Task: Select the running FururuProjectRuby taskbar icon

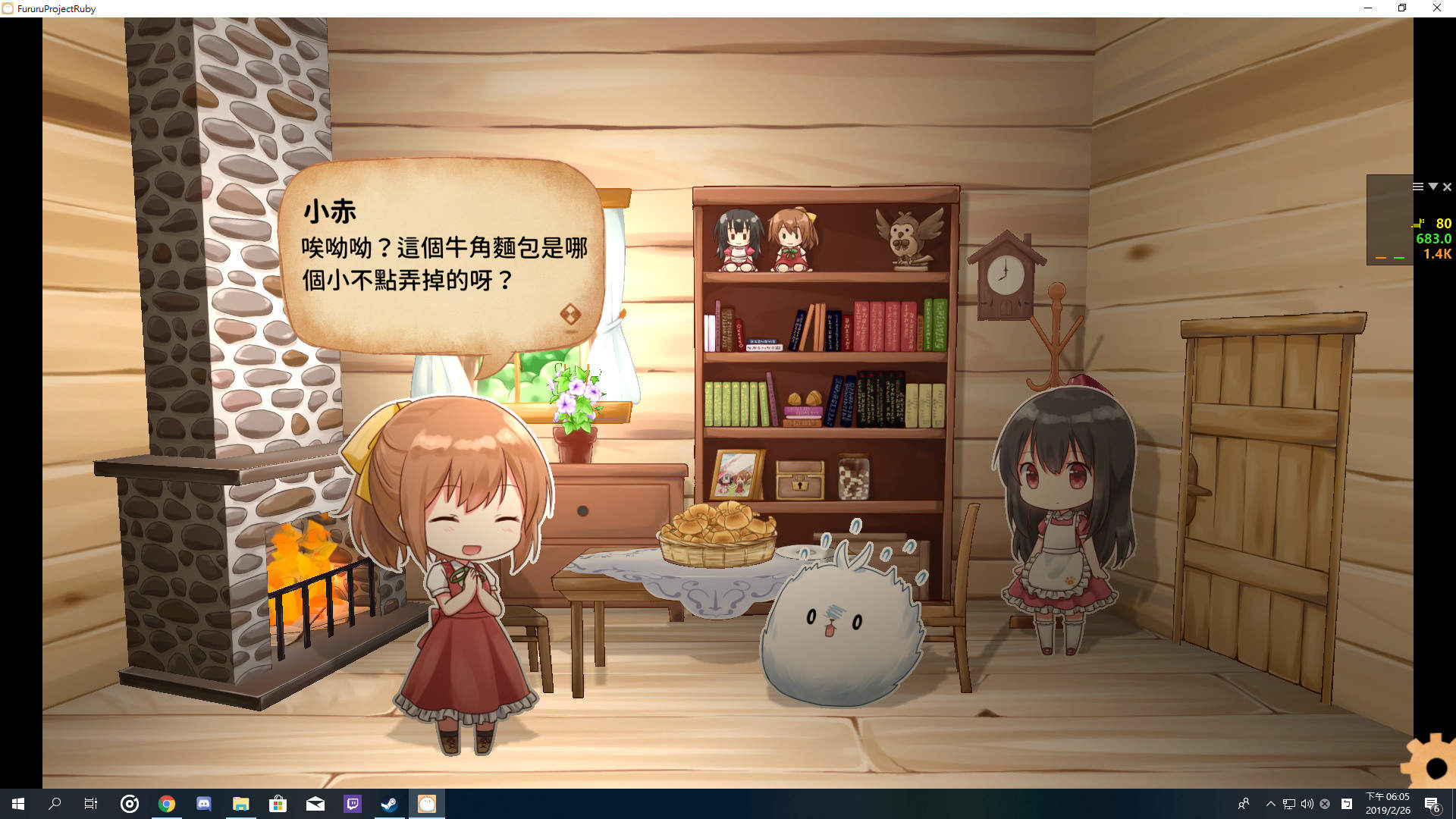Action: click(x=426, y=805)
